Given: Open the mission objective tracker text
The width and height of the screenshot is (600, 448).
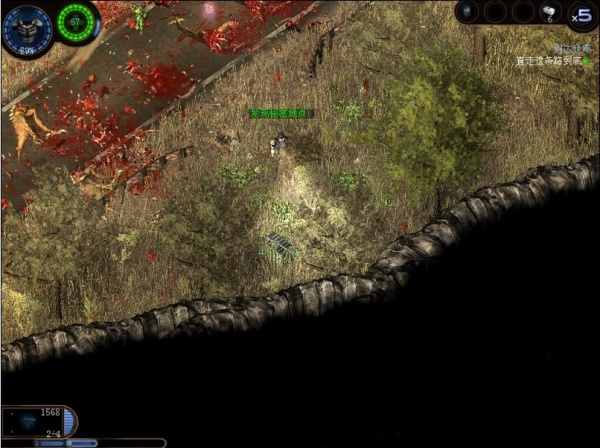Looking at the screenshot, I should click(x=550, y=60).
